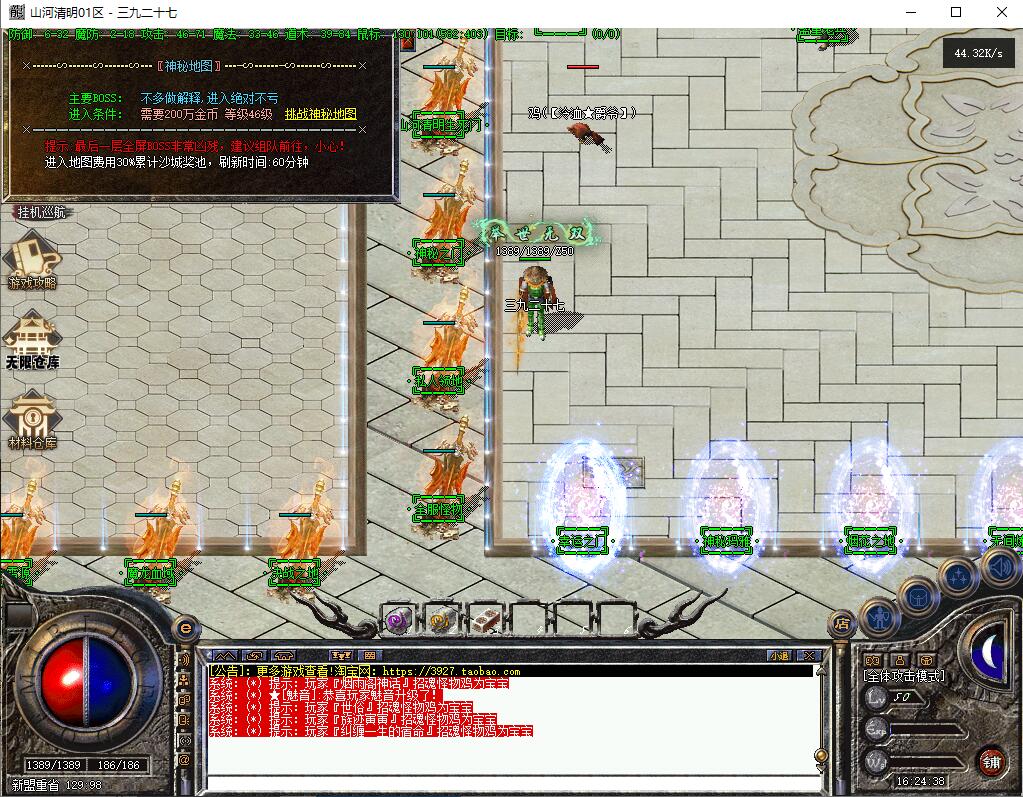1023x797 pixels.
Task: Close the game window
Action: click(1001, 12)
